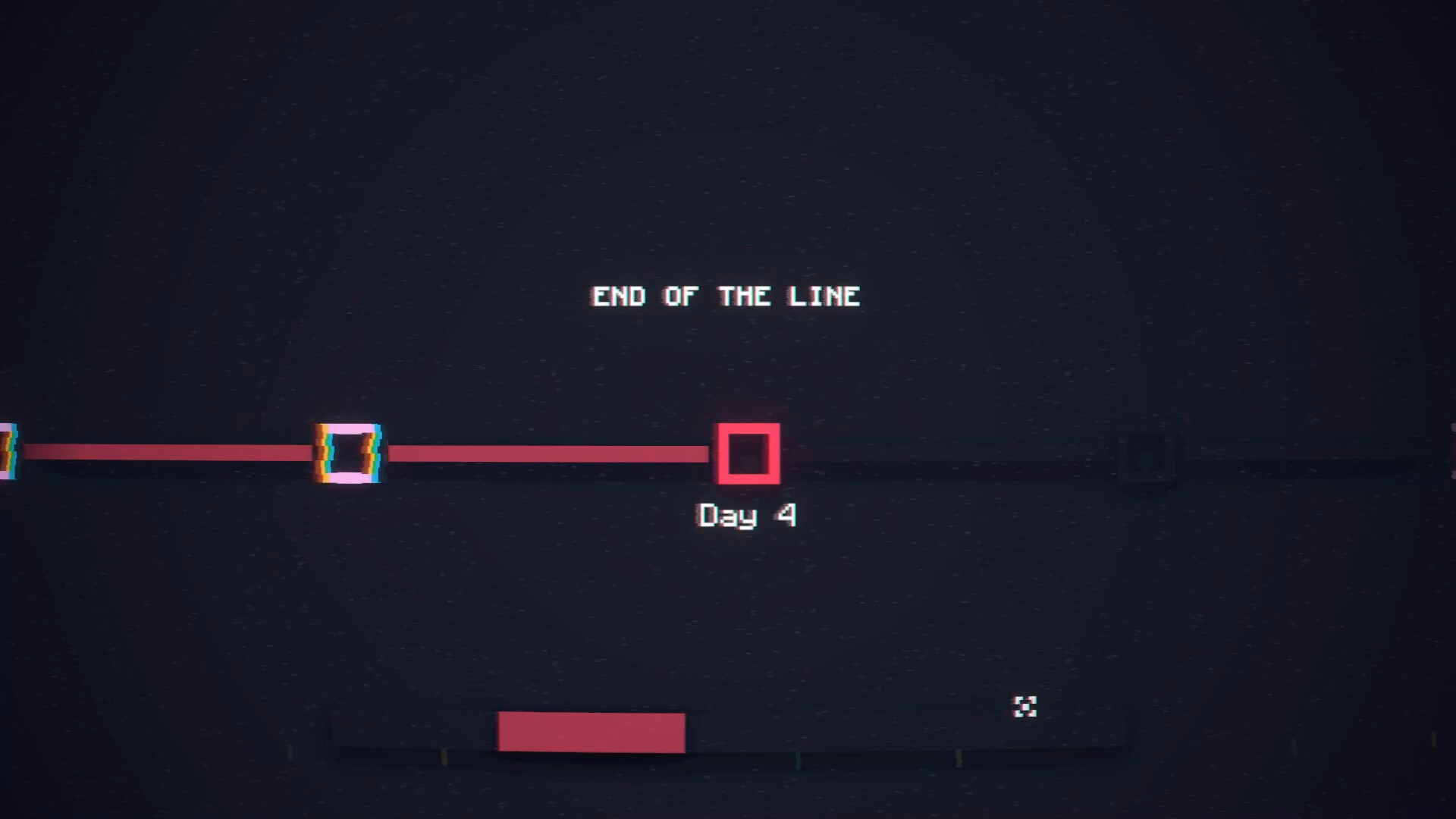The image size is (1456, 819).
Task: Click the empty end of the bottom progress bar
Action: [910, 730]
